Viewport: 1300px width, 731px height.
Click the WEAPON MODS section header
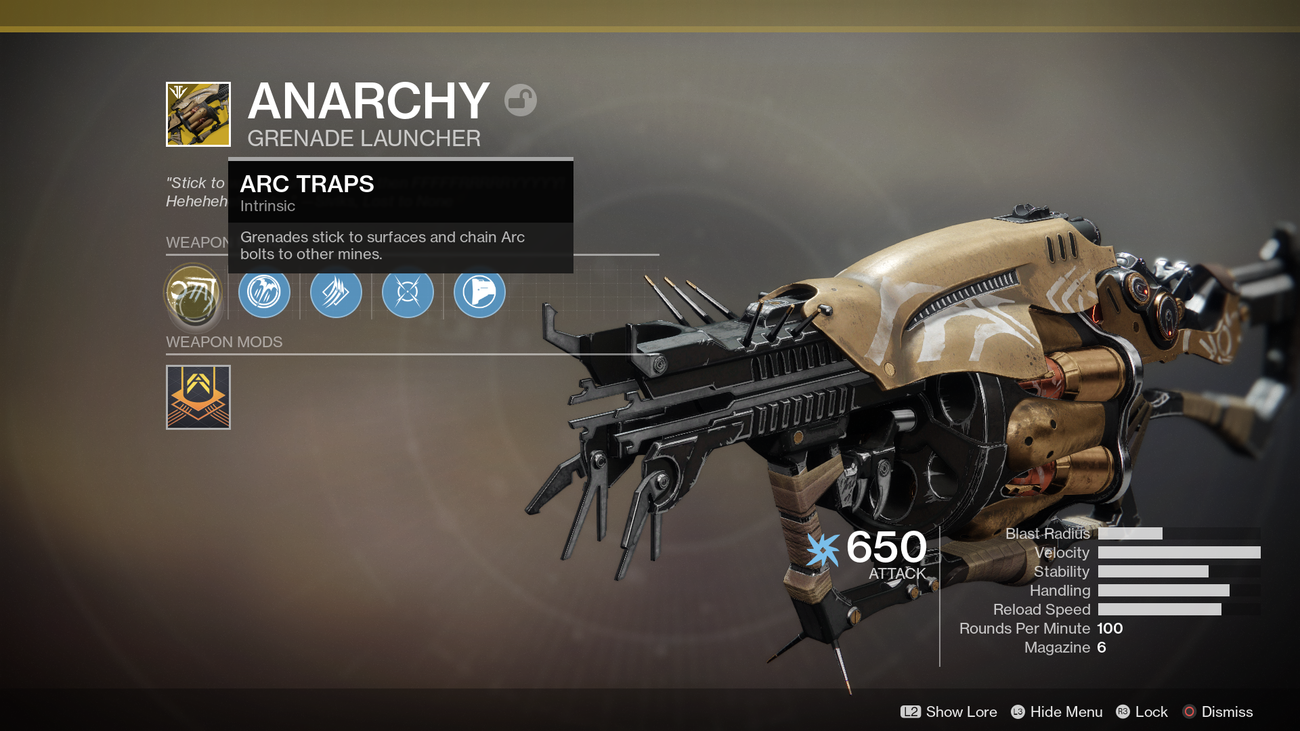tap(224, 341)
